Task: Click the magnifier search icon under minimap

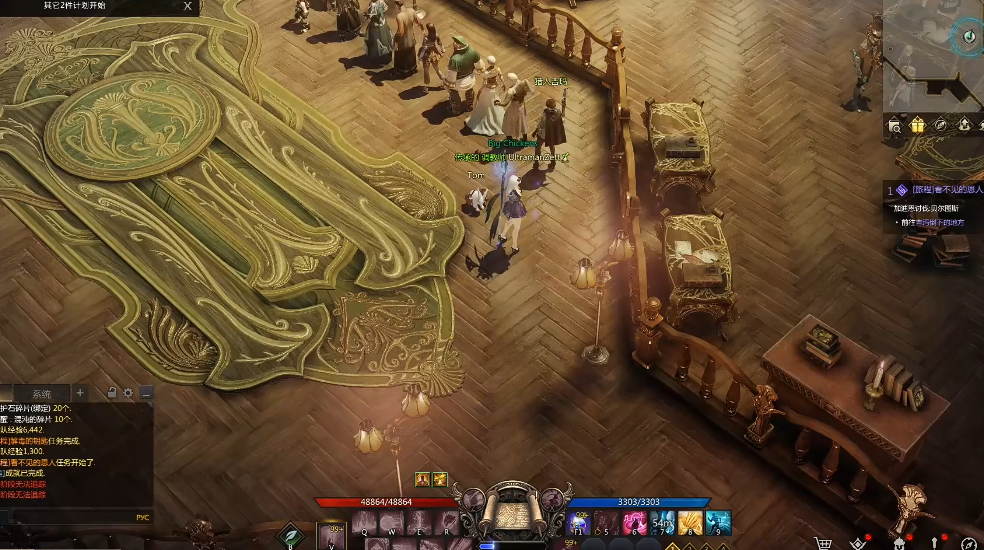Action: [895, 126]
